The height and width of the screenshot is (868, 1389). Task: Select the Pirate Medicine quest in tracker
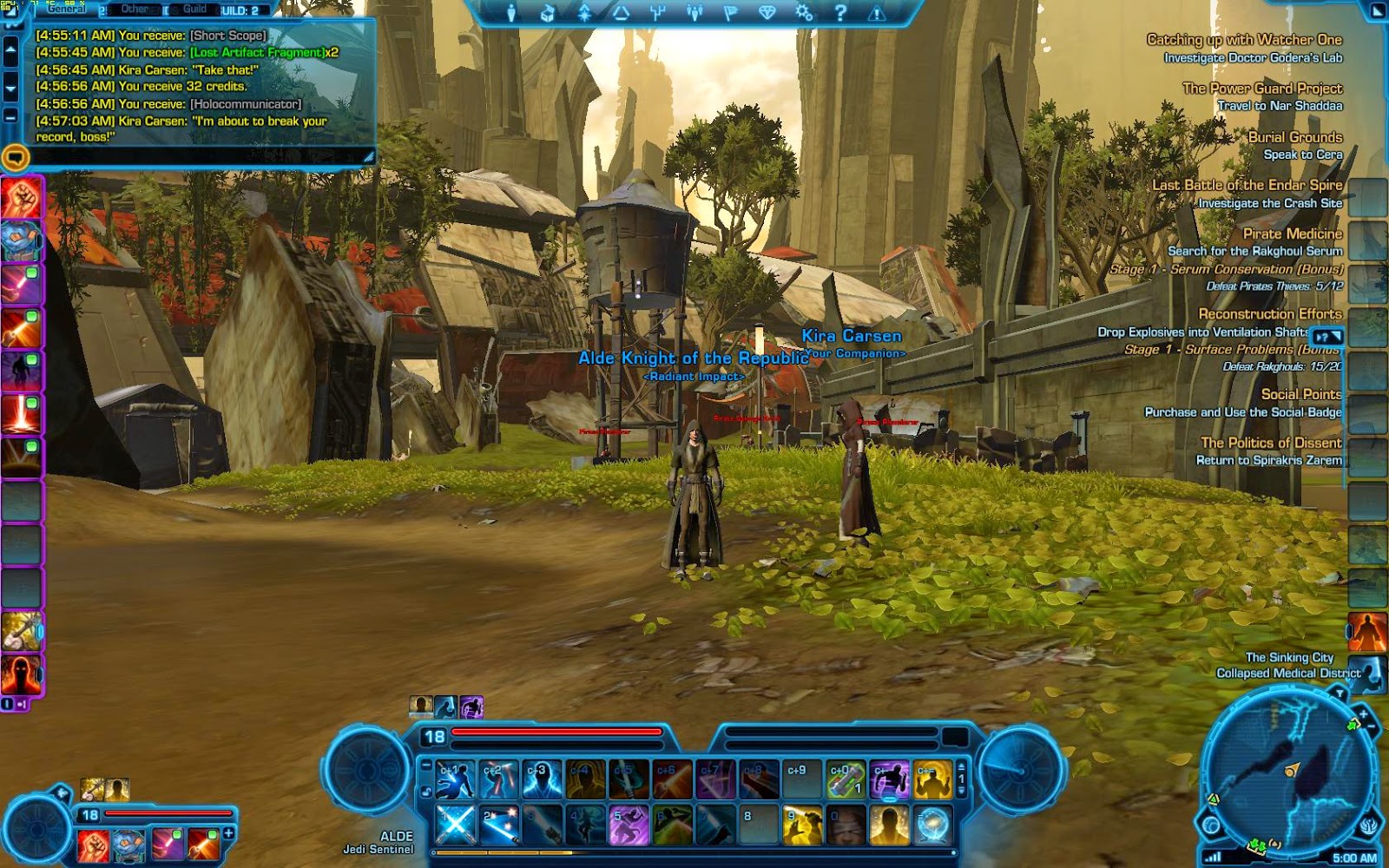click(x=1292, y=233)
